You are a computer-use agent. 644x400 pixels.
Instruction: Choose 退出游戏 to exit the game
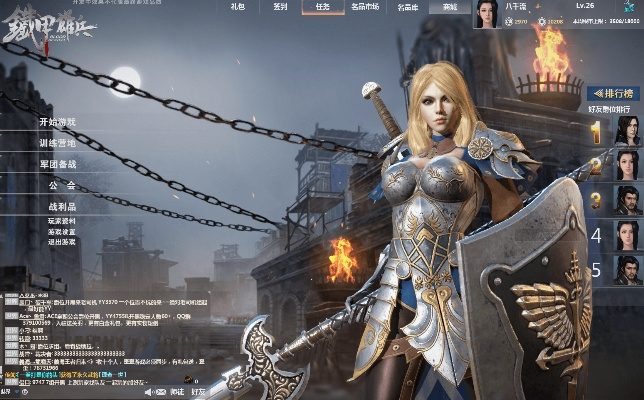pos(62,242)
